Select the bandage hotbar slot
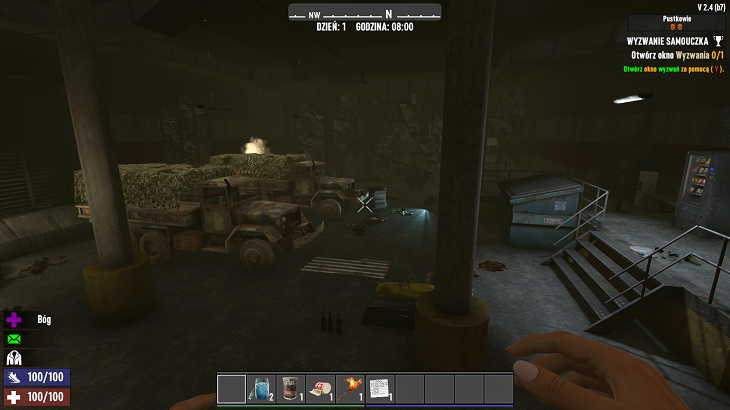 (321, 388)
